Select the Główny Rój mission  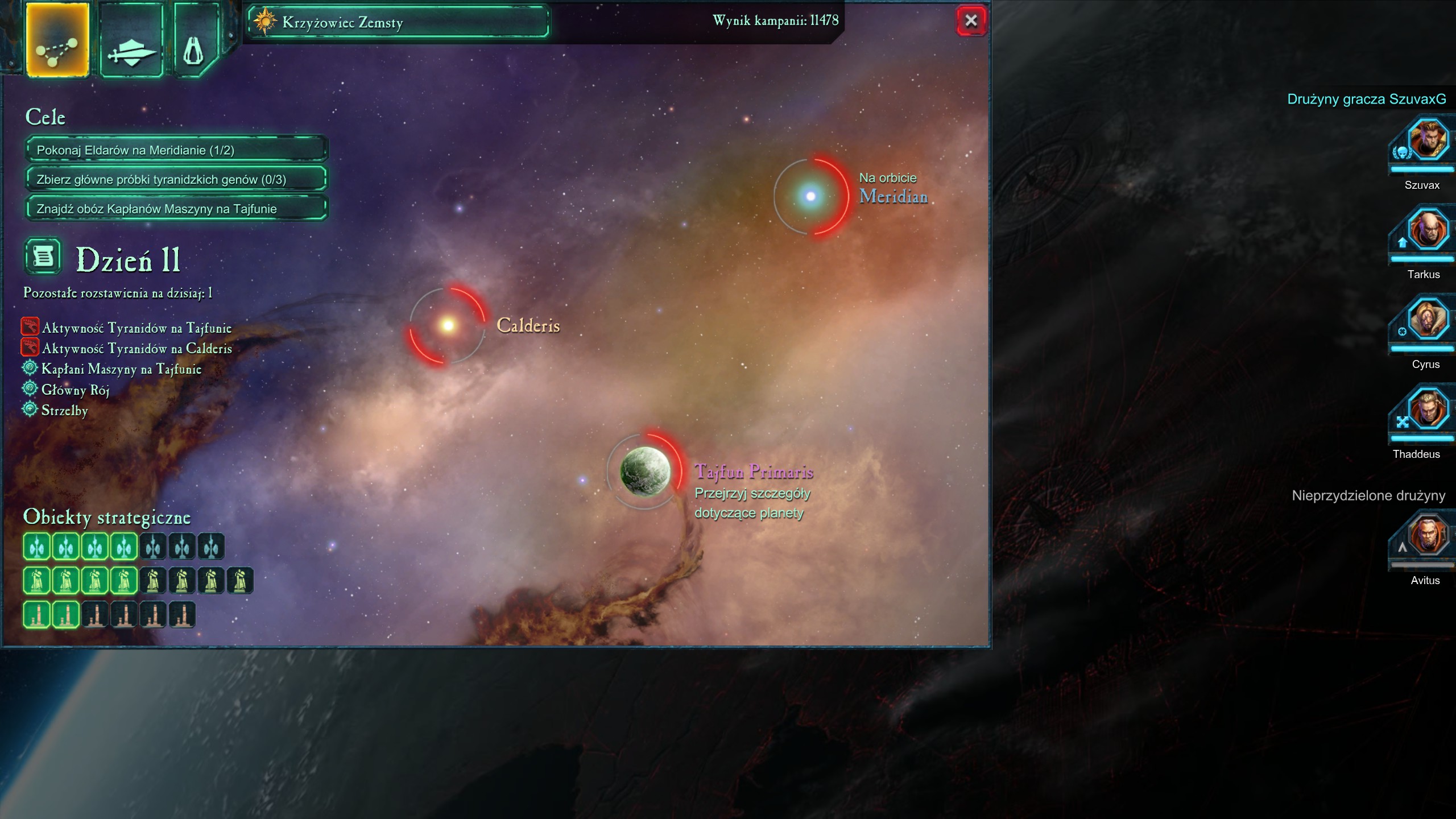tap(75, 390)
